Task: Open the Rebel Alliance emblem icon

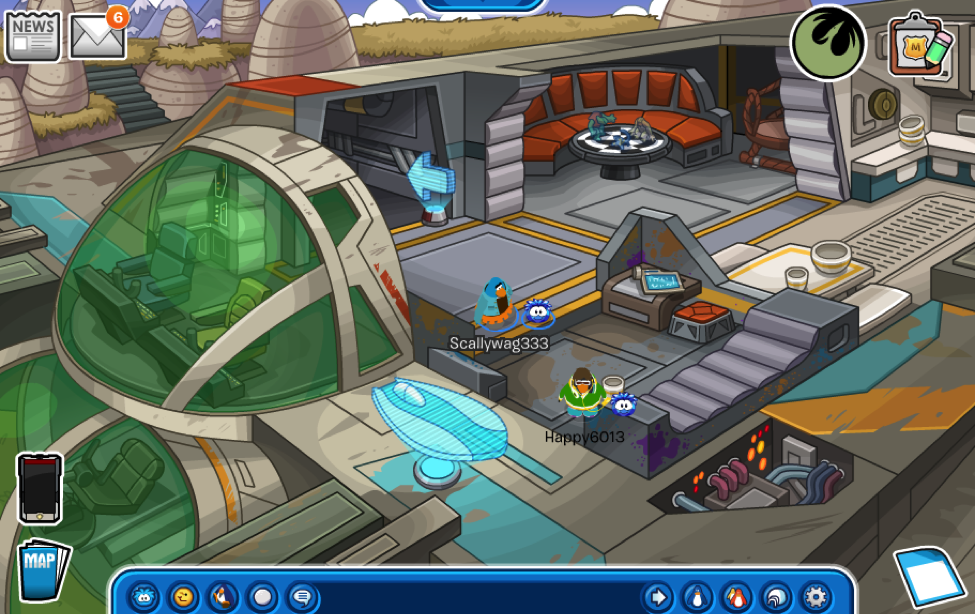Action: tap(828, 42)
